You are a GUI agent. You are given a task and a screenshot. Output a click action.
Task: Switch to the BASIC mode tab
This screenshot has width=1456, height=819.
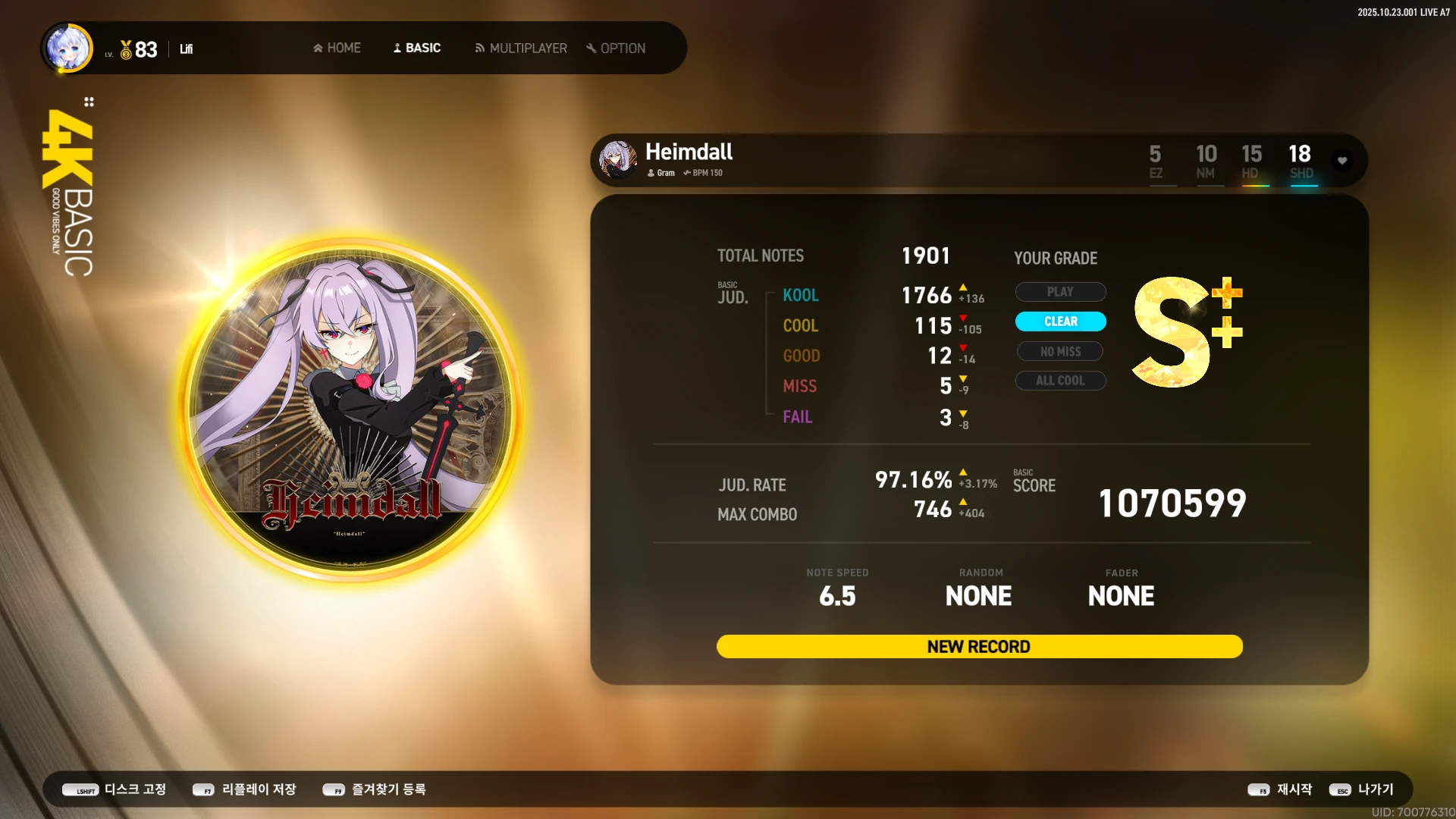(416, 48)
